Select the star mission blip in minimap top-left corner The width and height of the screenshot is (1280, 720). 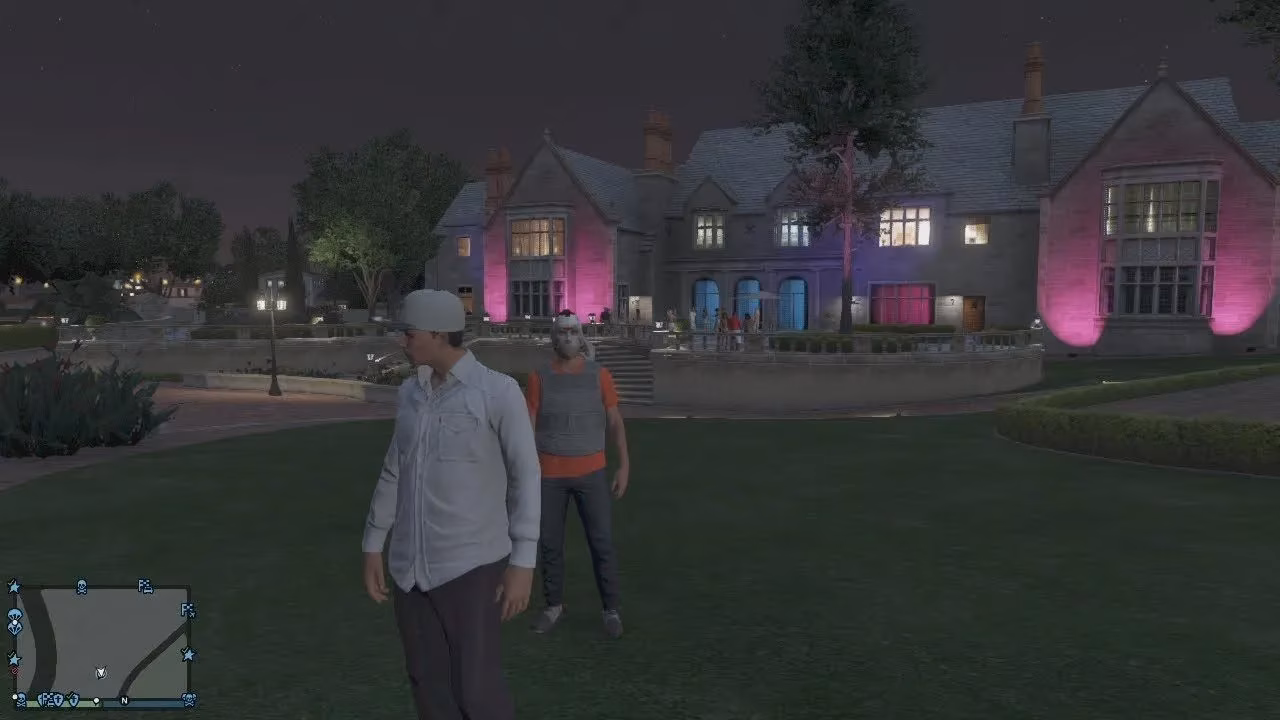click(13, 587)
